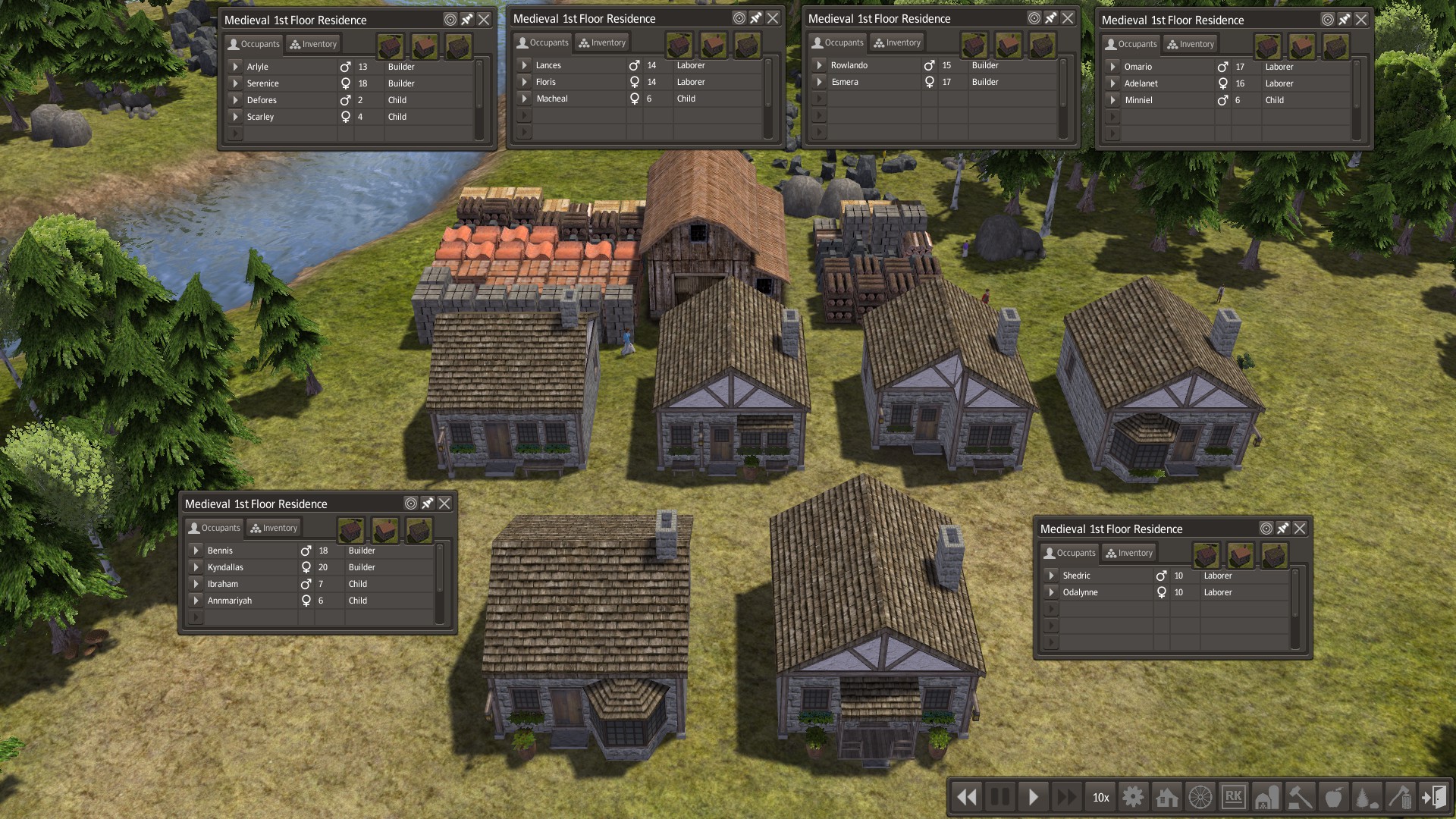
Task: Expand Kyndallas in the occupants list
Action: (x=196, y=567)
